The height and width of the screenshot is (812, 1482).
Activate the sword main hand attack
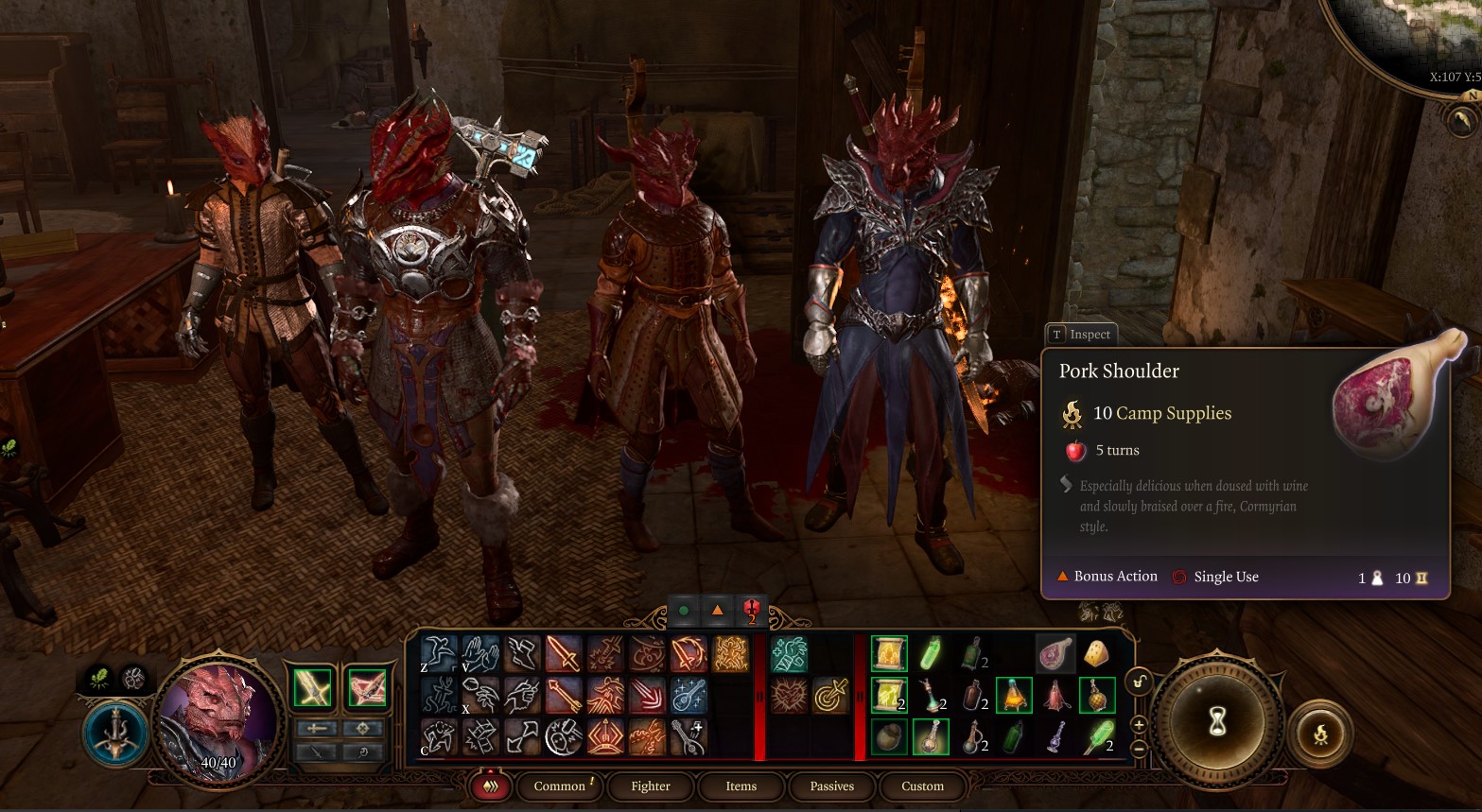pos(564,654)
